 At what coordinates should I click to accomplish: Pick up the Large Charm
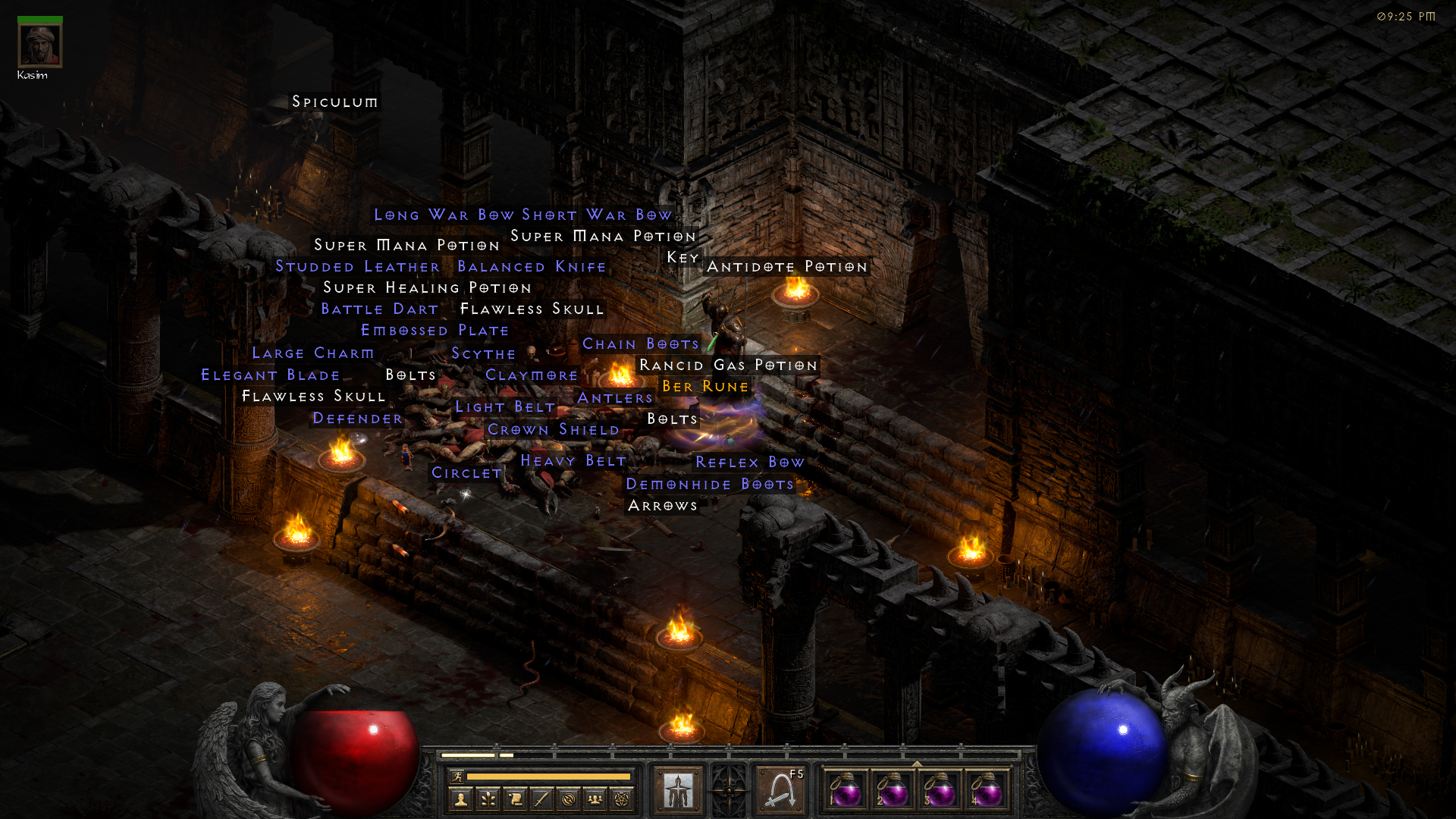click(x=313, y=353)
